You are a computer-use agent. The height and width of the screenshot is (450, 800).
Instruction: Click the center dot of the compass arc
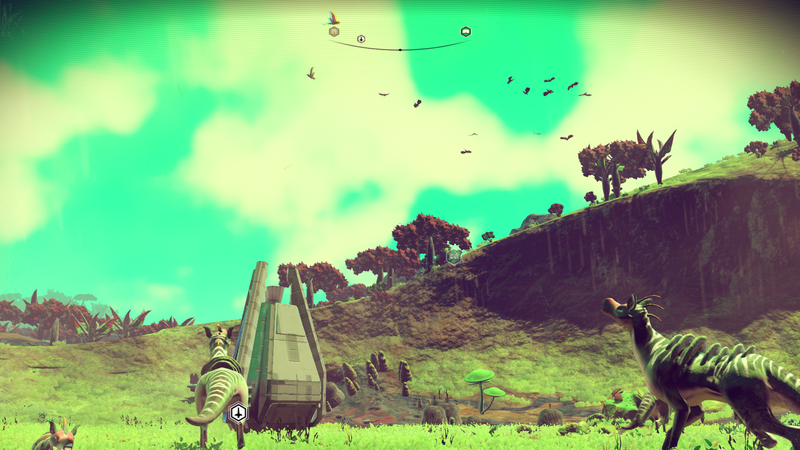400,49
